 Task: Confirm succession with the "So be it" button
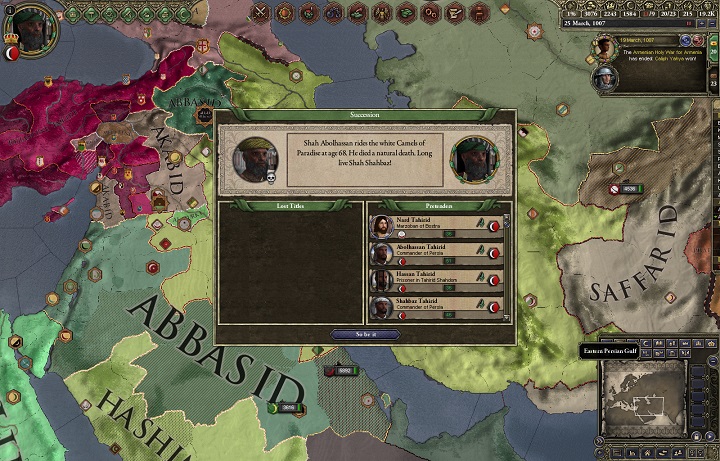pos(364,334)
